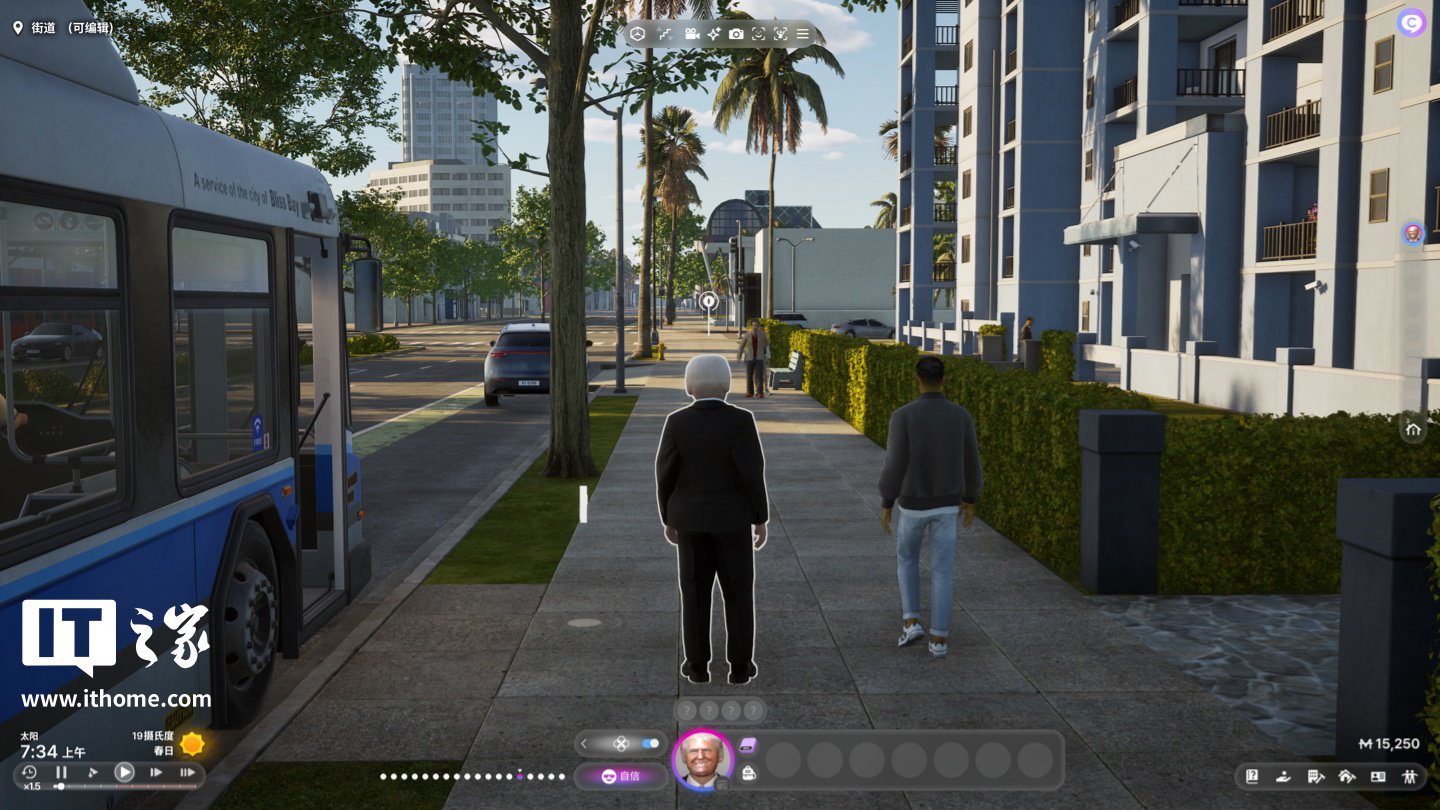The image size is (1440, 810).
Task: Switch to double fast-forward speed
Action: pos(156,772)
